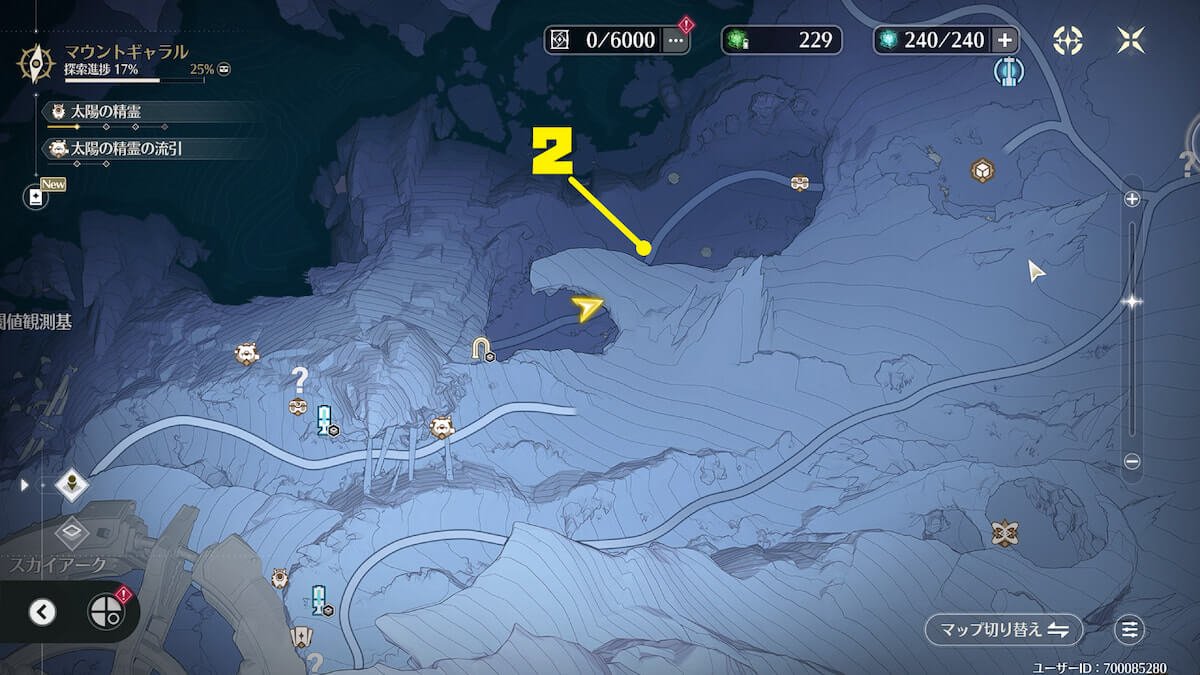Click the マップ切り替え map switch button
The width and height of the screenshot is (1200, 675).
[x=1003, y=630]
